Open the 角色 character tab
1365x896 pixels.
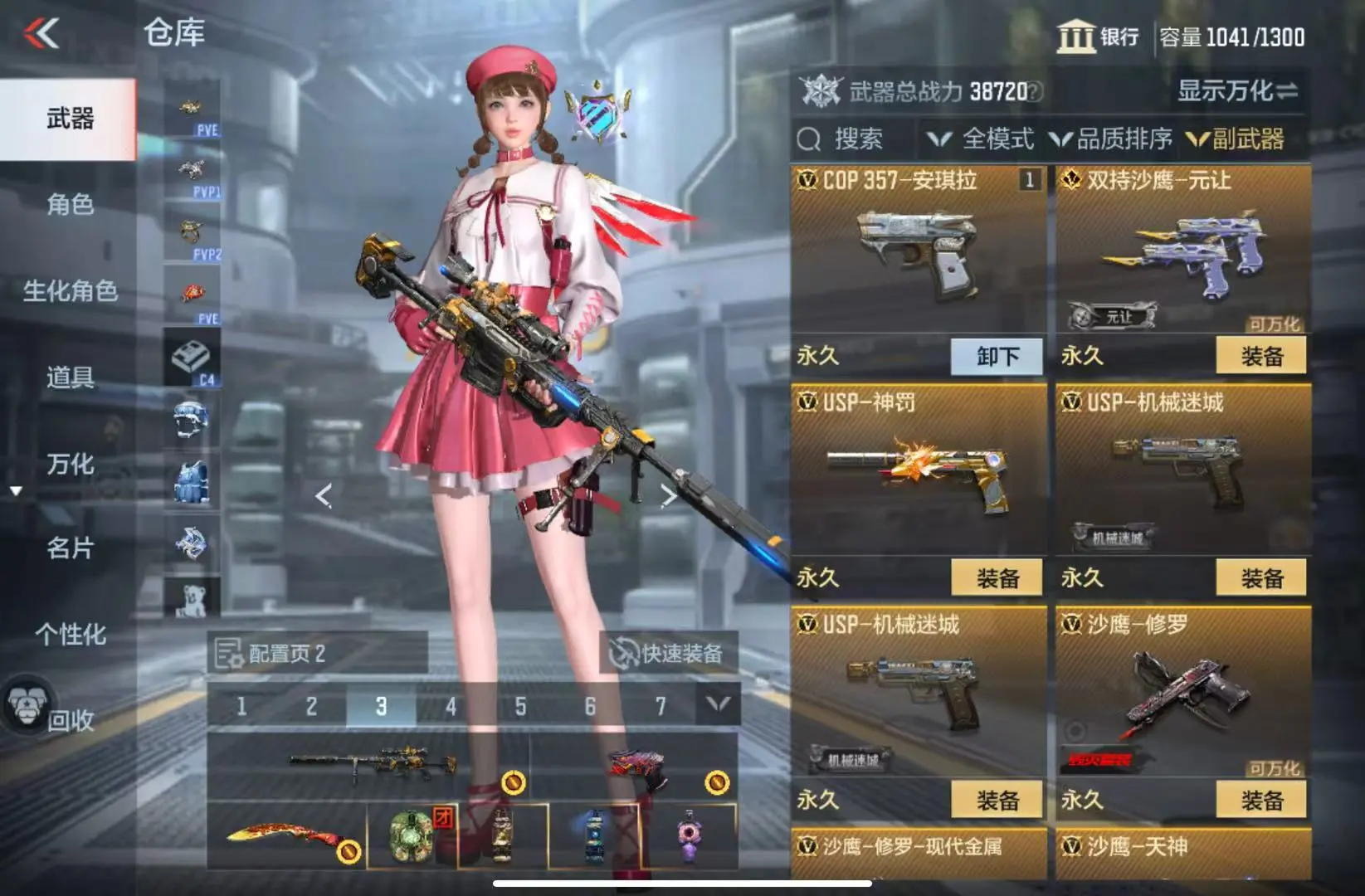(x=70, y=204)
